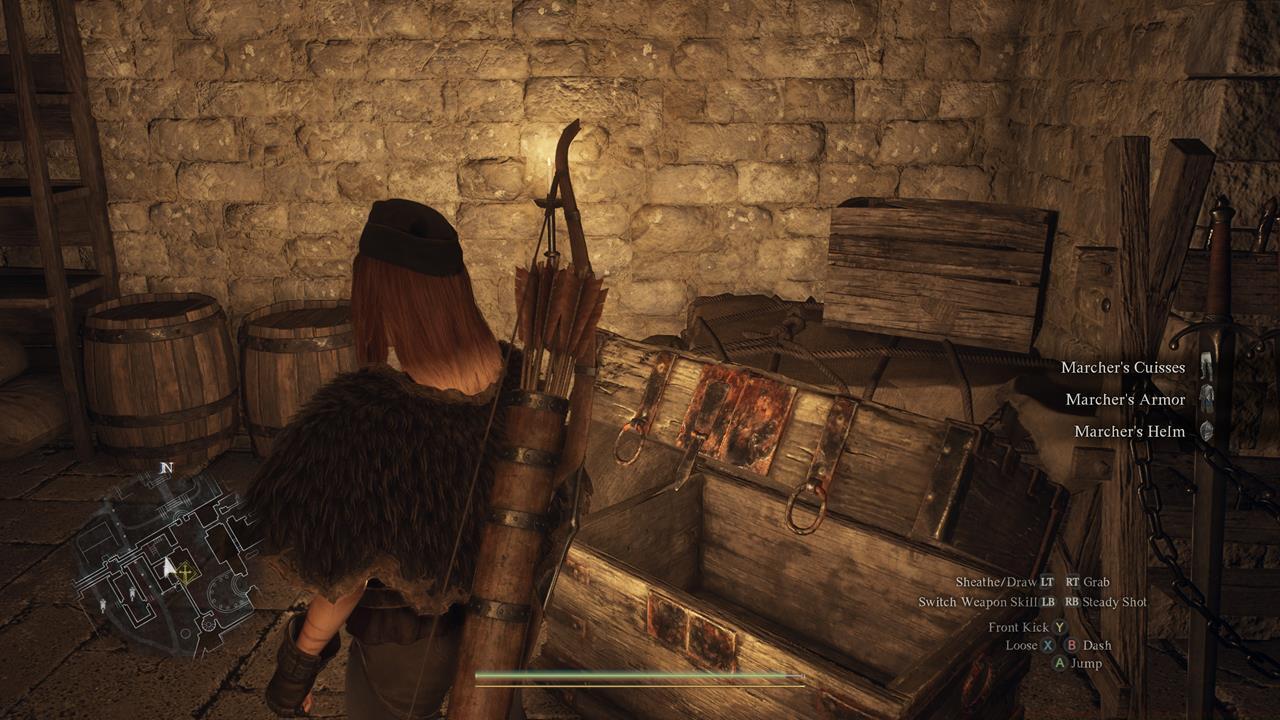The height and width of the screenshot is (720, 1280).
Task: Click the Front Kick action label
Action: point(1019,627)
